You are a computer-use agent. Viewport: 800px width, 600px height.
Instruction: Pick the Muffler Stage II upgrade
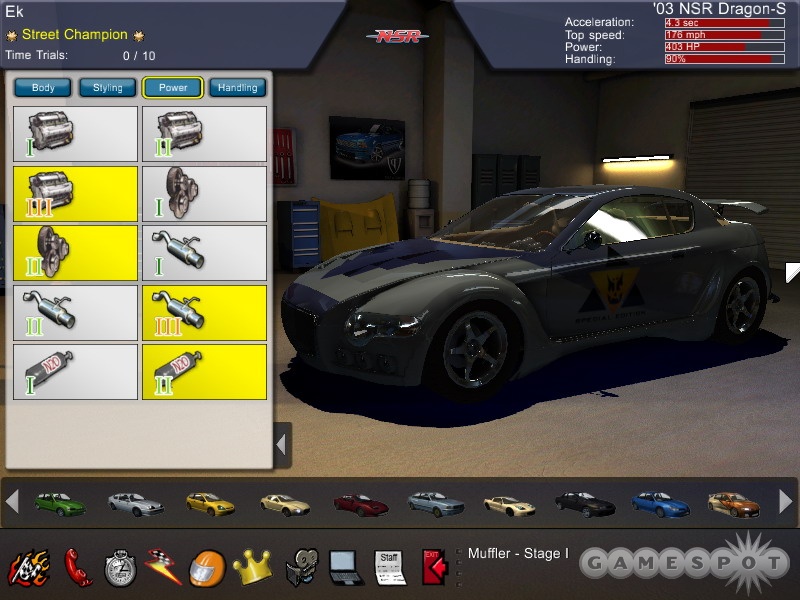[x=75, y=313]
